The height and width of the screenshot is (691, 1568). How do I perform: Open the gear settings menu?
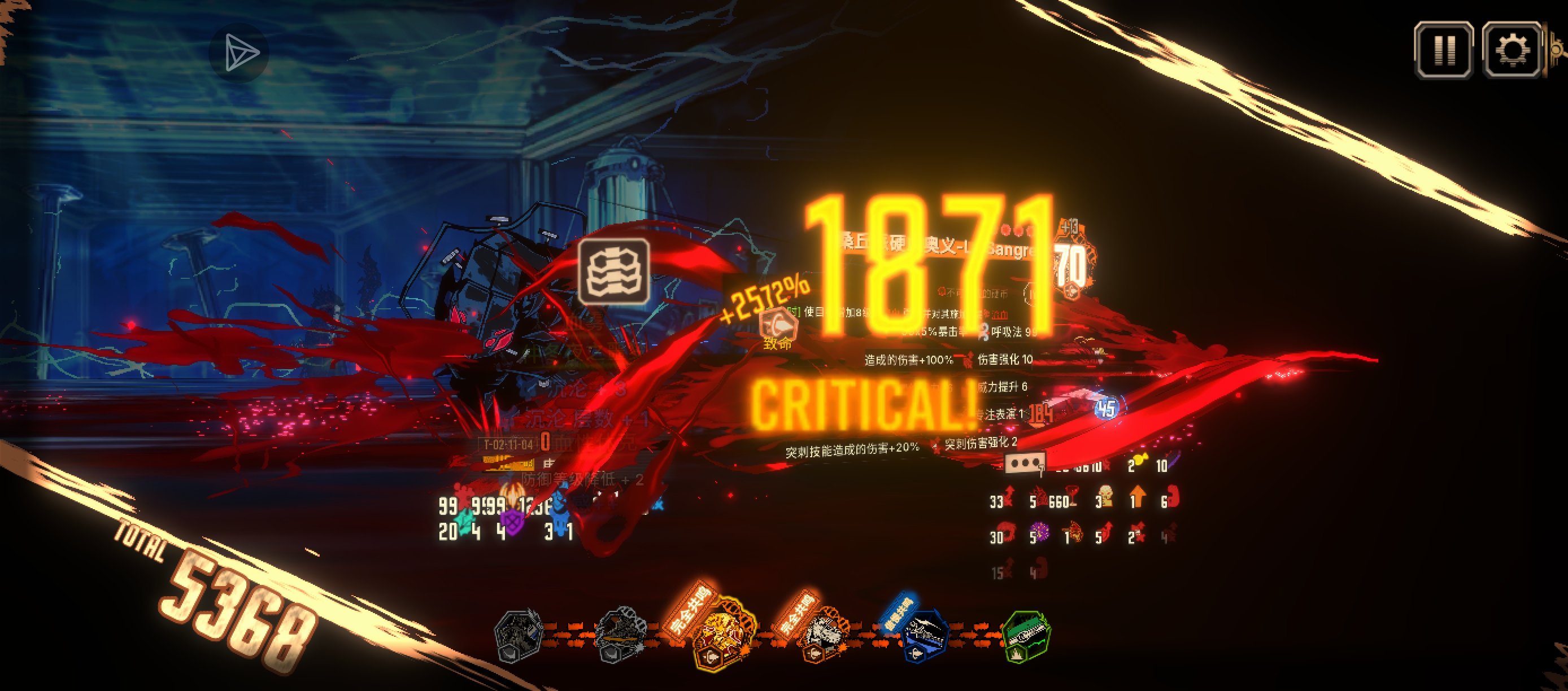[1512, 50]
